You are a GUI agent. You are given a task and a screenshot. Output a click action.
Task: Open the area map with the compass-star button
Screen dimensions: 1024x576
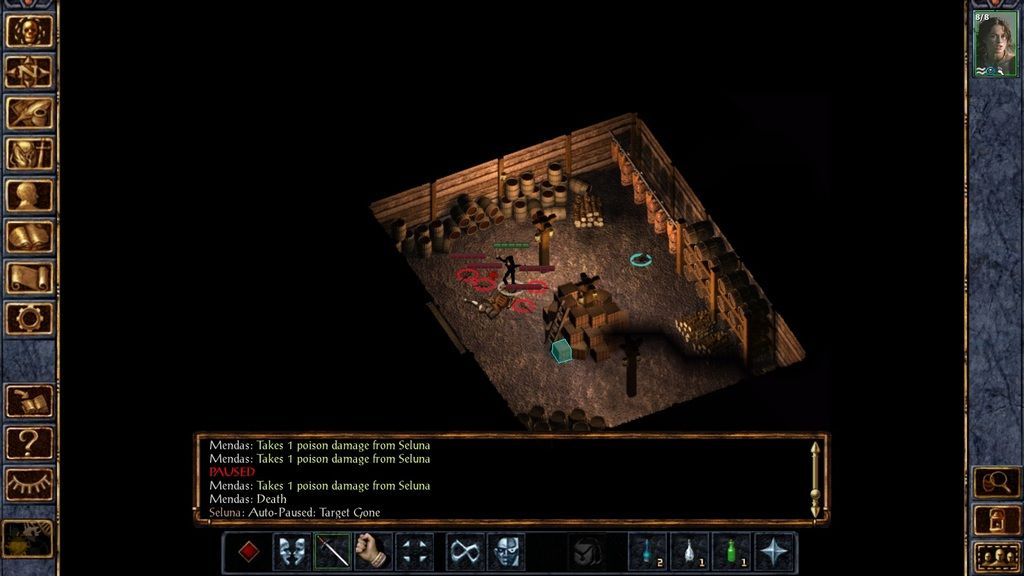tap(29, 71)
